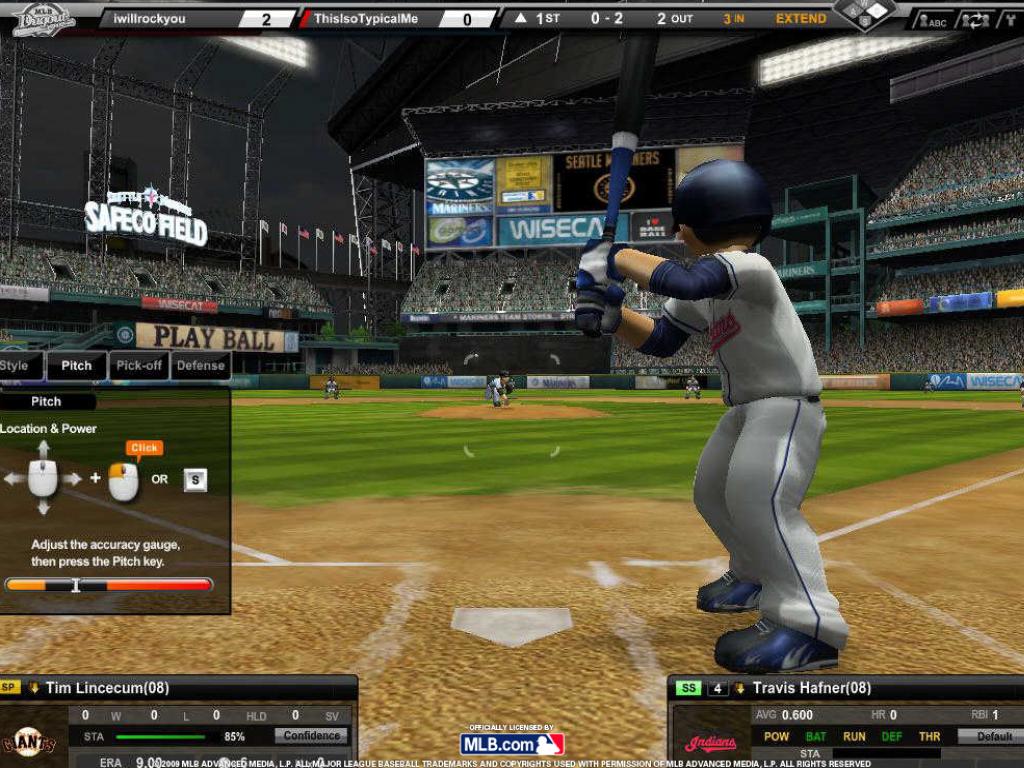Click the EXTEND label on scoreboard
This screenshot has width=1024, height=768.
click(801, 19)
